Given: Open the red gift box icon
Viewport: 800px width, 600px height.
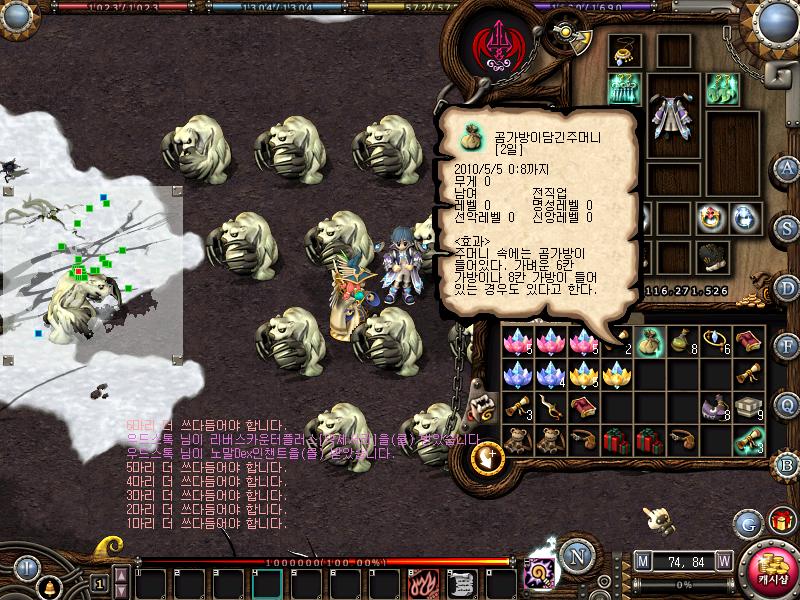Looking at the screenshot, I should pos(780,521).
